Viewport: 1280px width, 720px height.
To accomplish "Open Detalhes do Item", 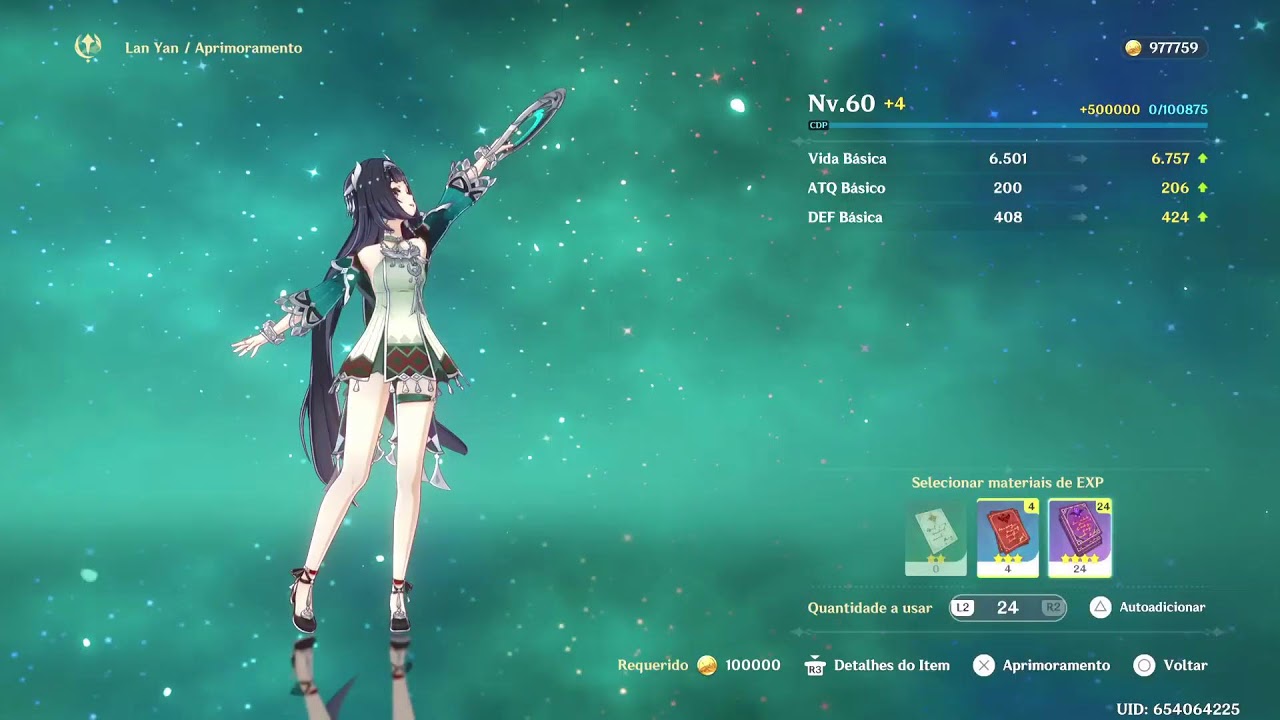I will pos(878,665).
